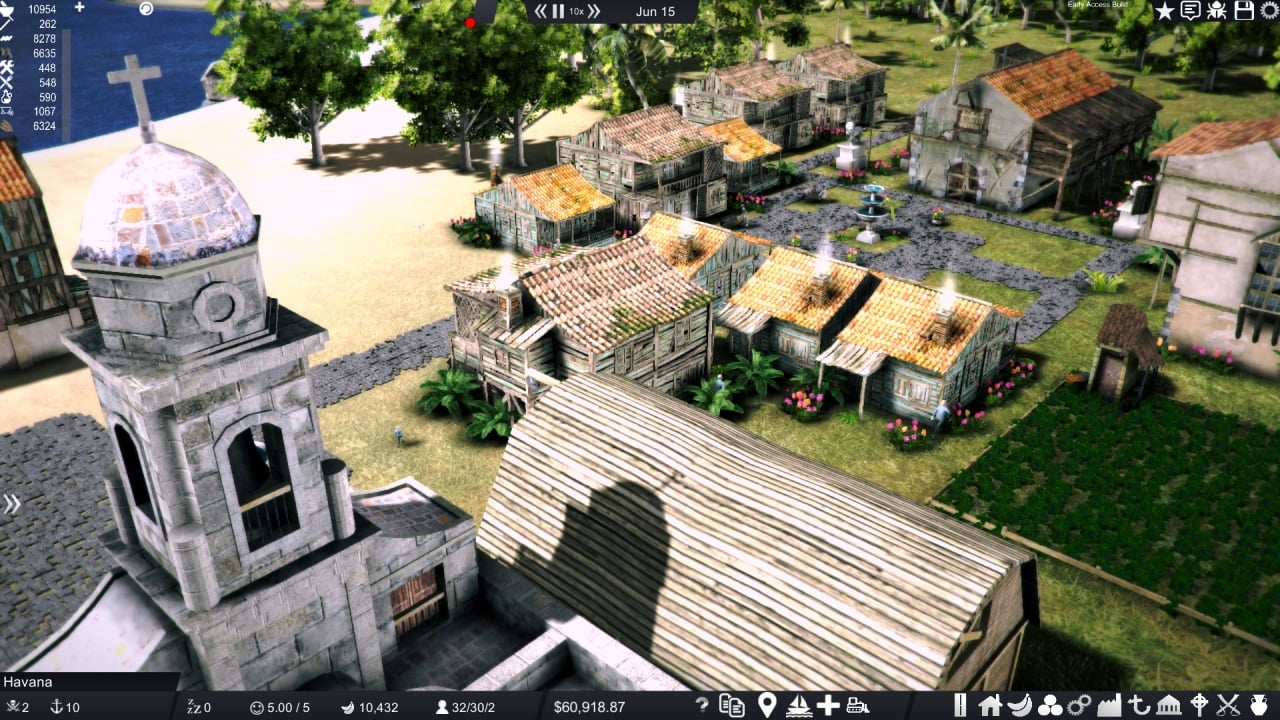Choose the bulldozer demolish tool

[857, 706]
